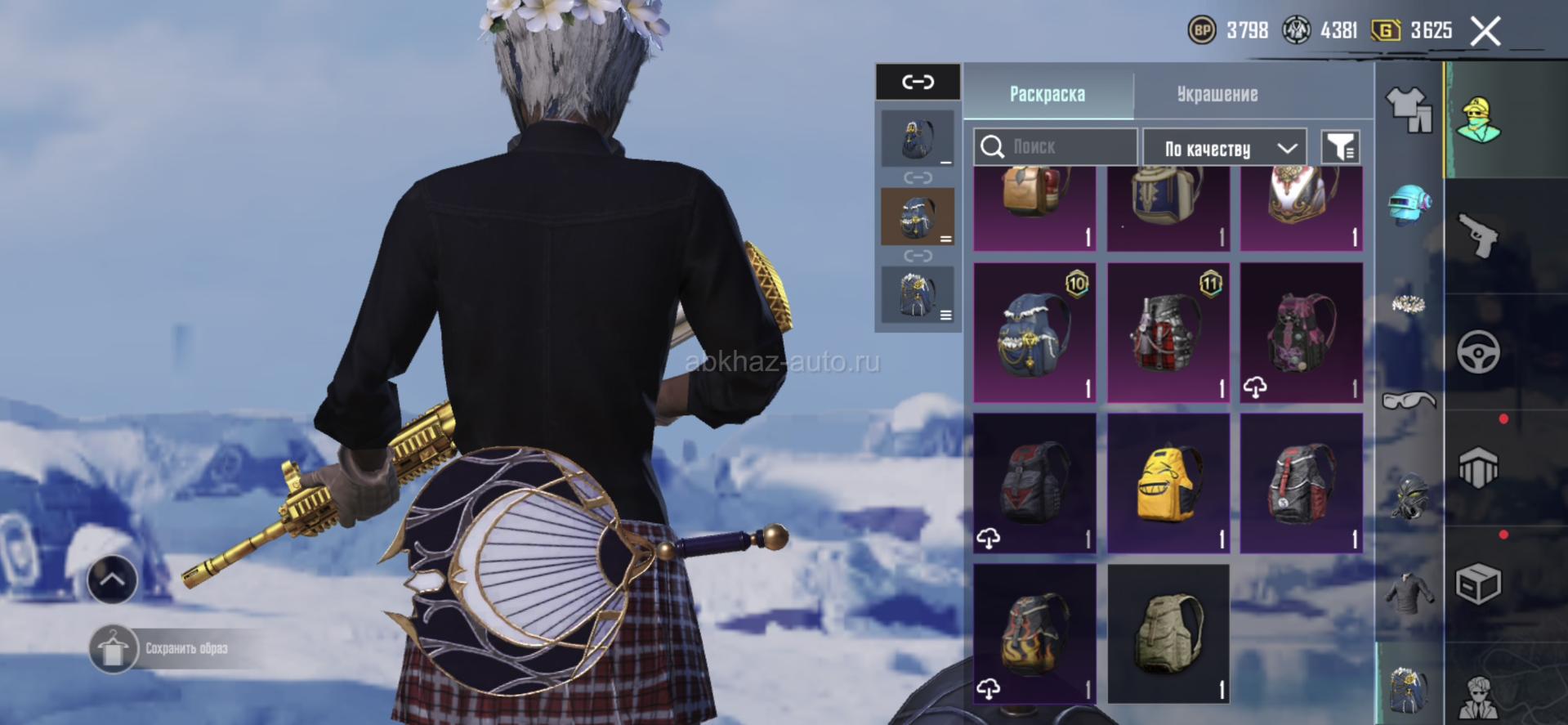Viewport: 1568px width, 725px height.
Task: Click the Поиск search field
Action: click(x=1055, y=147)
